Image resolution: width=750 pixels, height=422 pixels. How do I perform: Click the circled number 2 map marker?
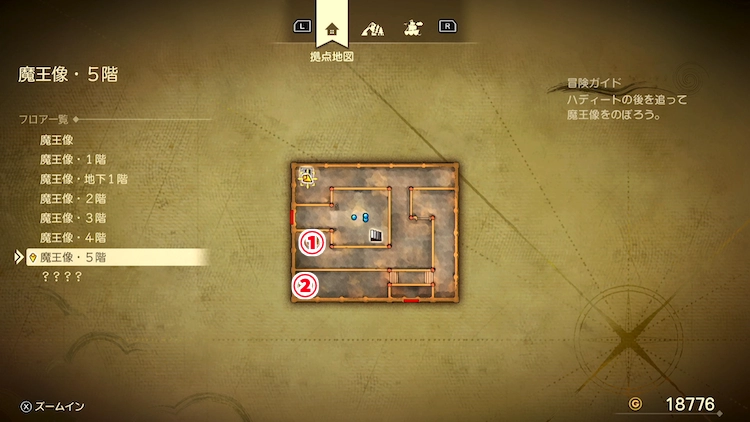[x=305, y=286]
